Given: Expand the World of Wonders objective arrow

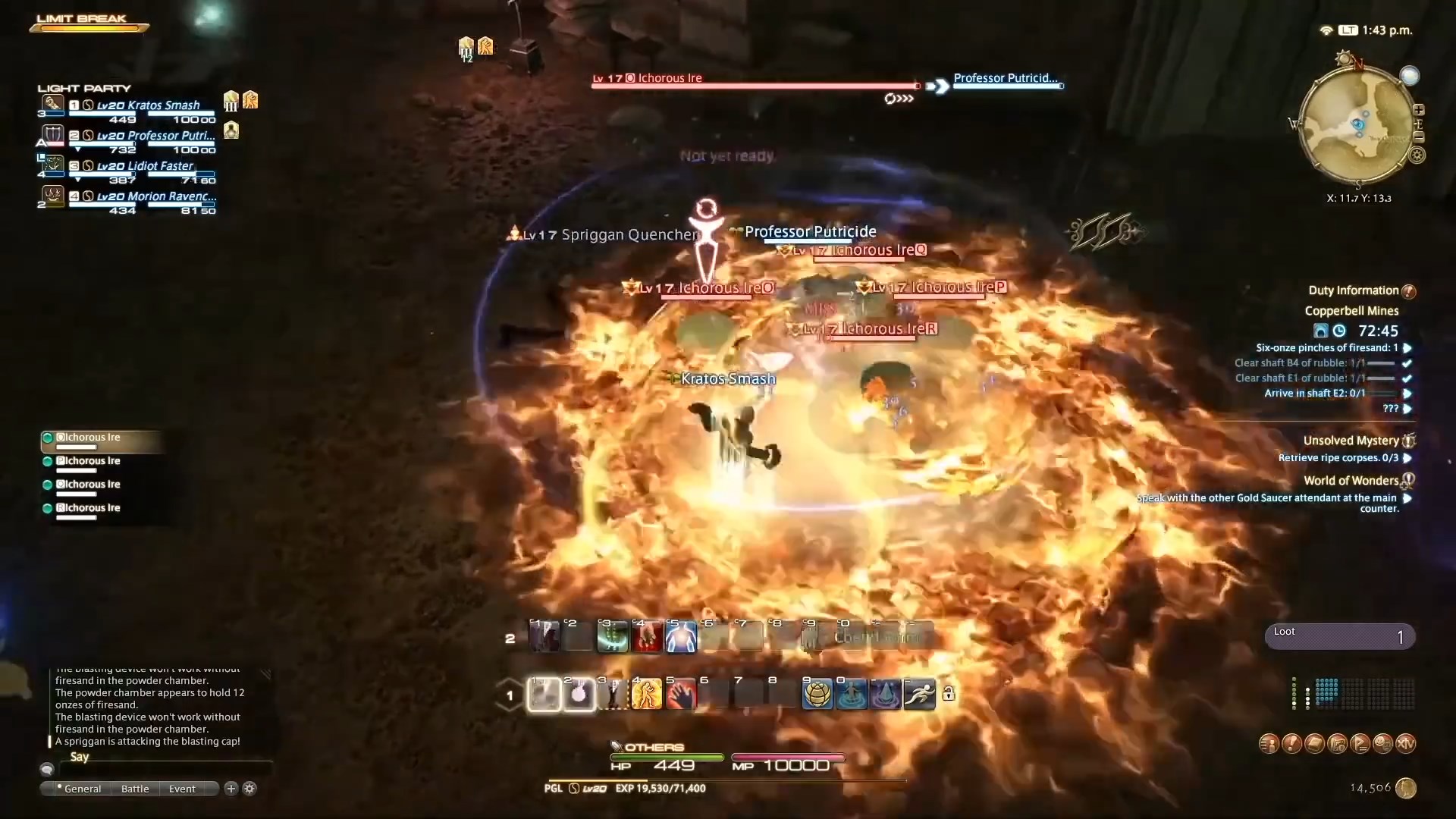Looking at the screenshot, I should click(x=1409, y=499).
